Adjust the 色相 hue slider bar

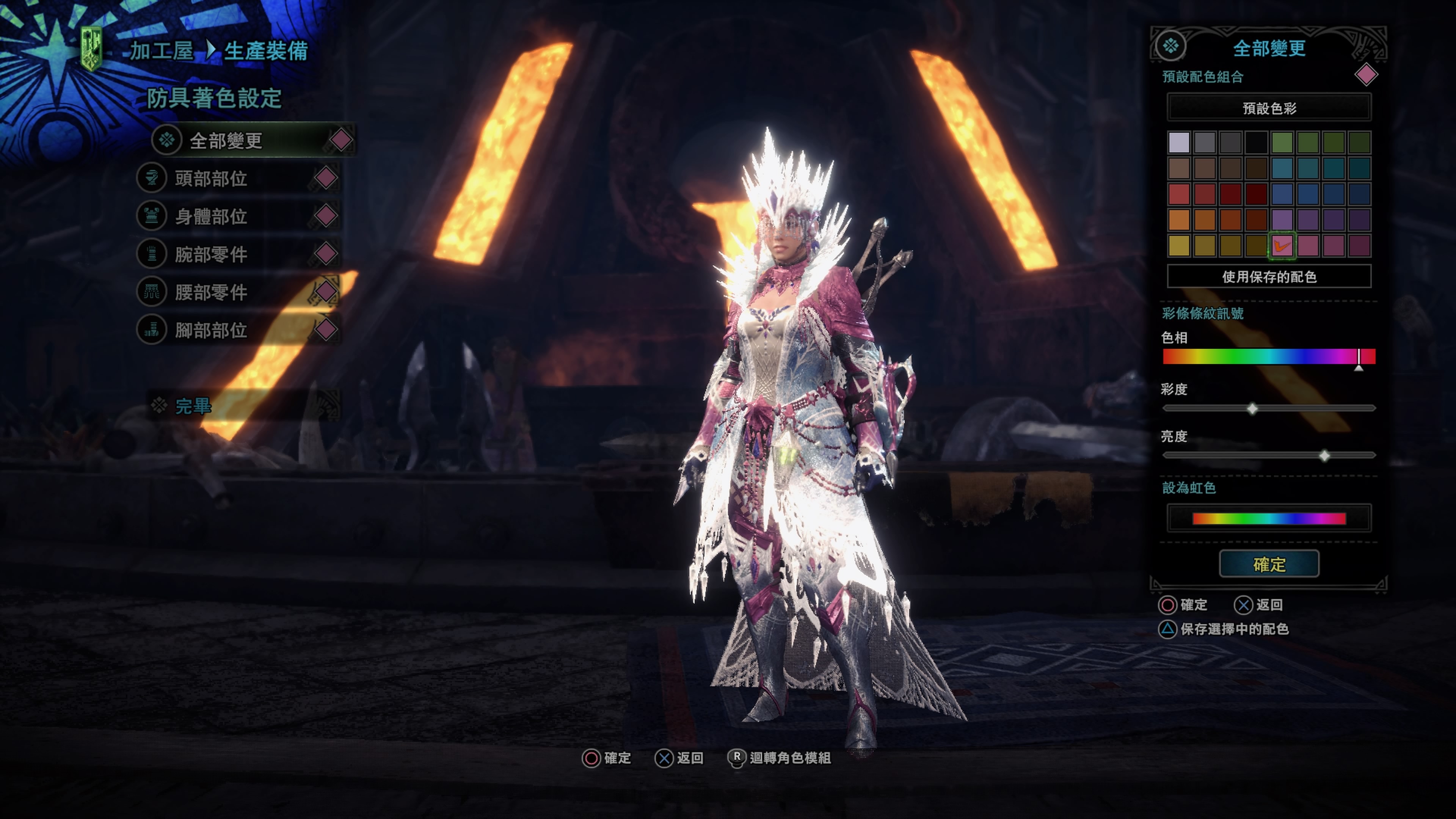(1269, 357)
